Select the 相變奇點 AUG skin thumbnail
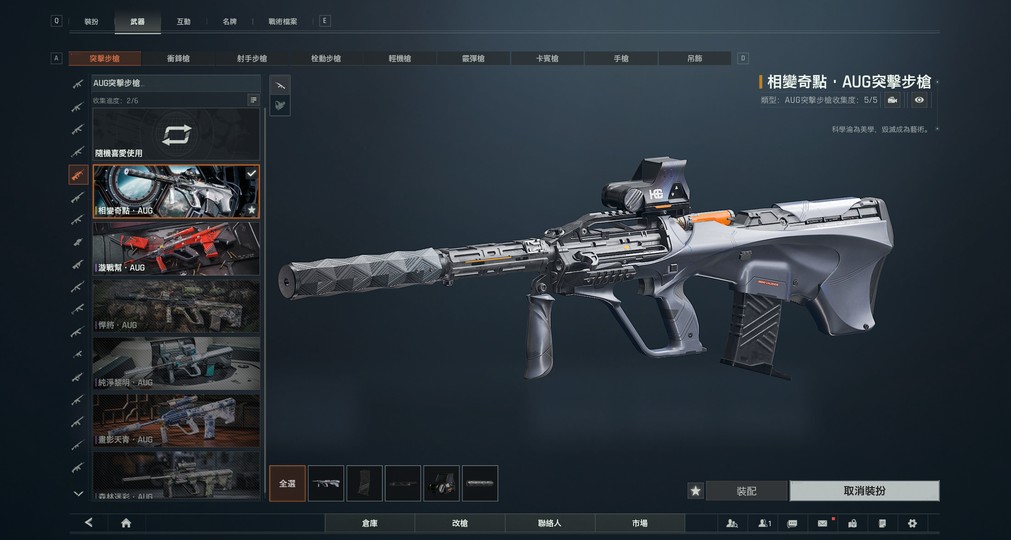 tap(176, 191)
